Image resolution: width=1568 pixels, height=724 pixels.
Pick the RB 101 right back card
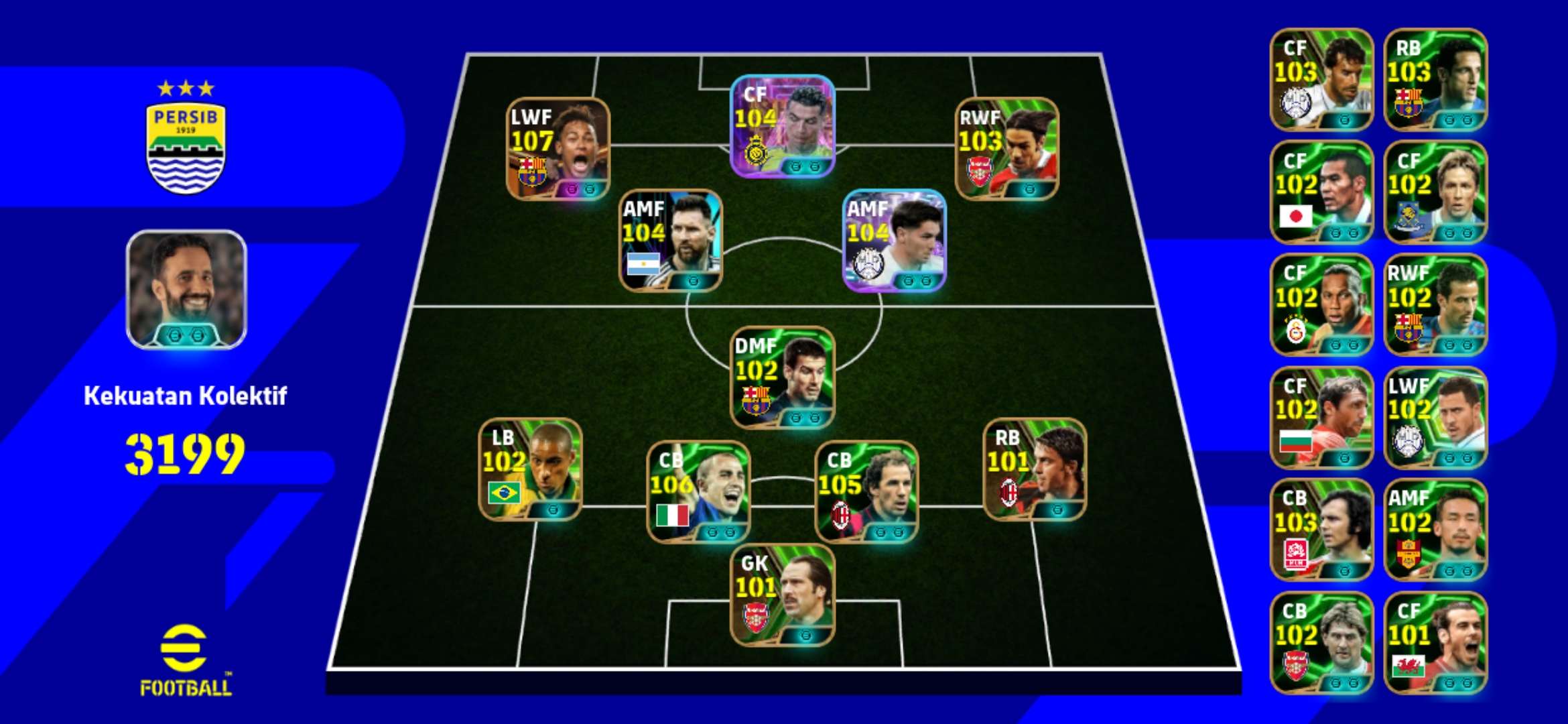pos(1035,469)
